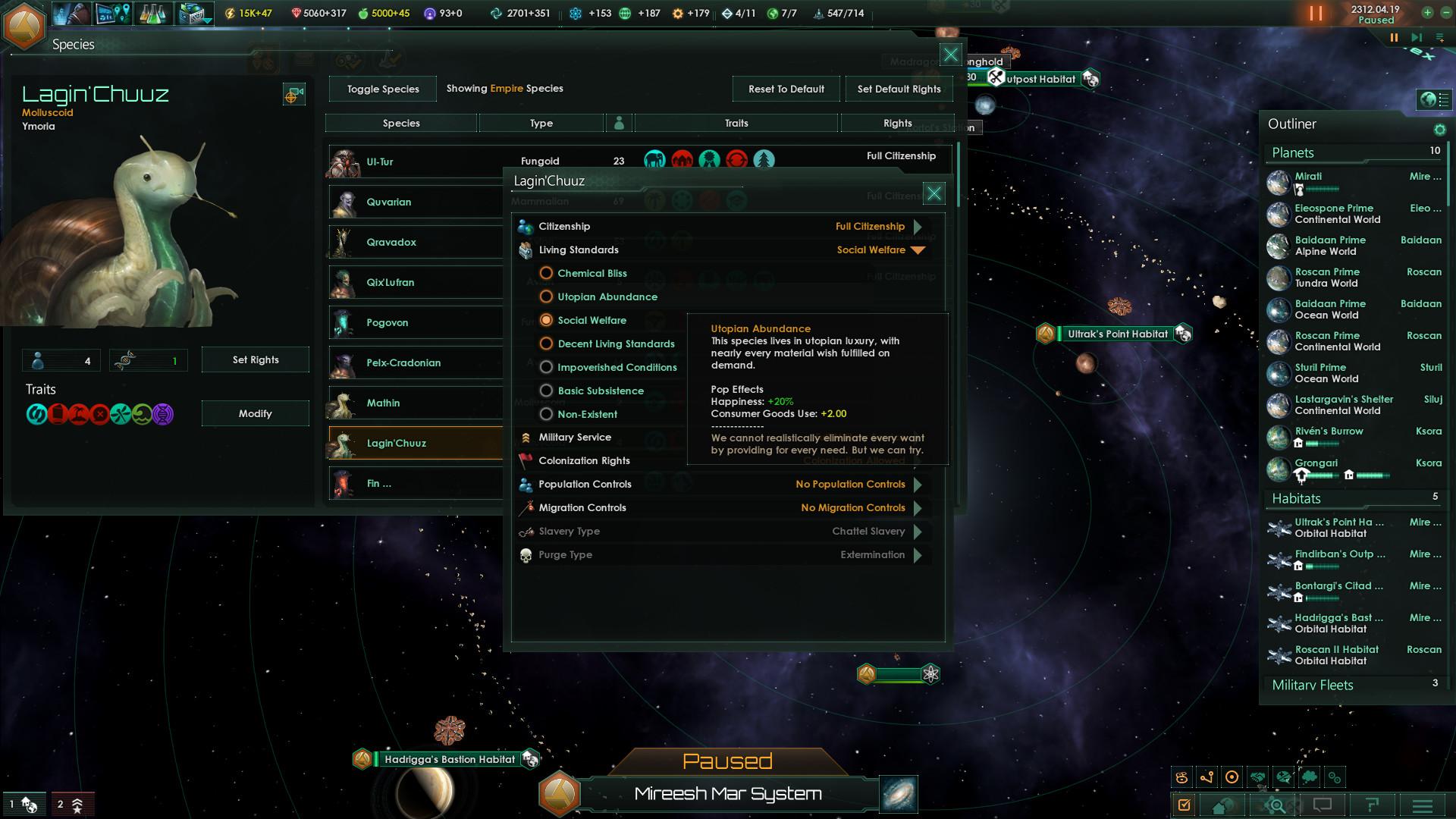
Task: Open the Contacts panel in the top-left toolbar
Action: tap(72, 14)
